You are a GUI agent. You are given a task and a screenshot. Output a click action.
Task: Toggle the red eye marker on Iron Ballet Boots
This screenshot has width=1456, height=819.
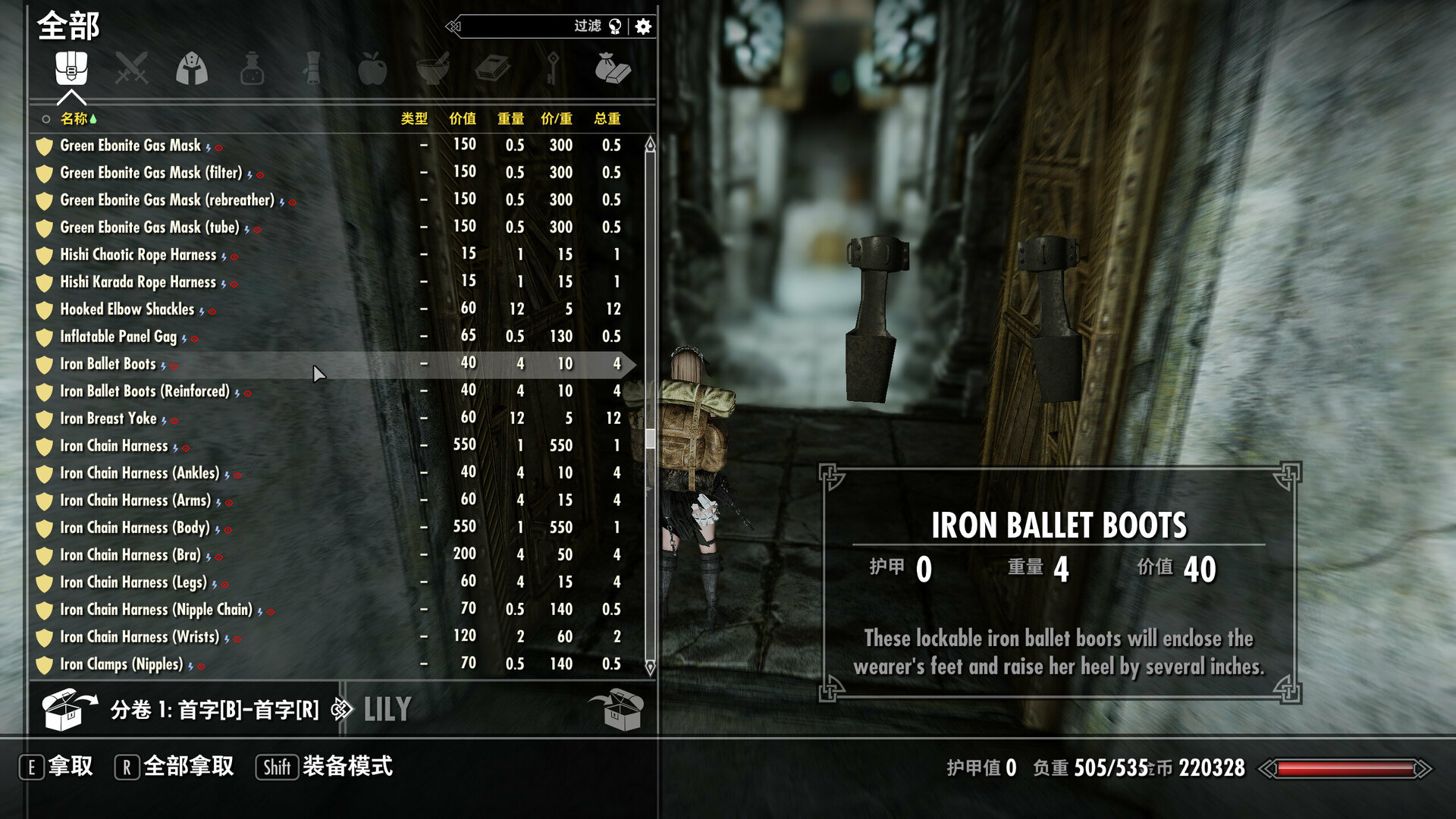click(x=175, y=366)
